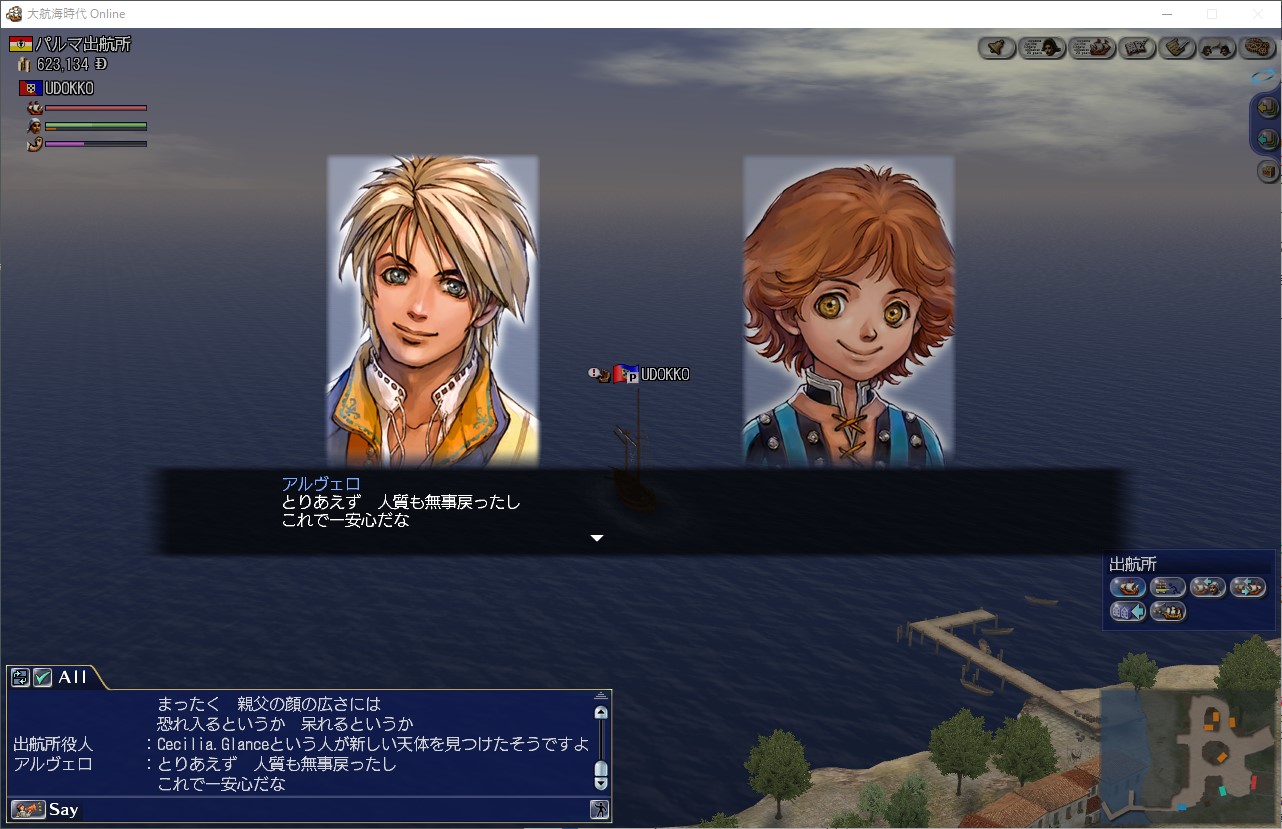The width and height of the screenshot is (1282, 829).
Task: Open the character portrait info menu
Action: pyautogui.click(x=1042, y=47)
